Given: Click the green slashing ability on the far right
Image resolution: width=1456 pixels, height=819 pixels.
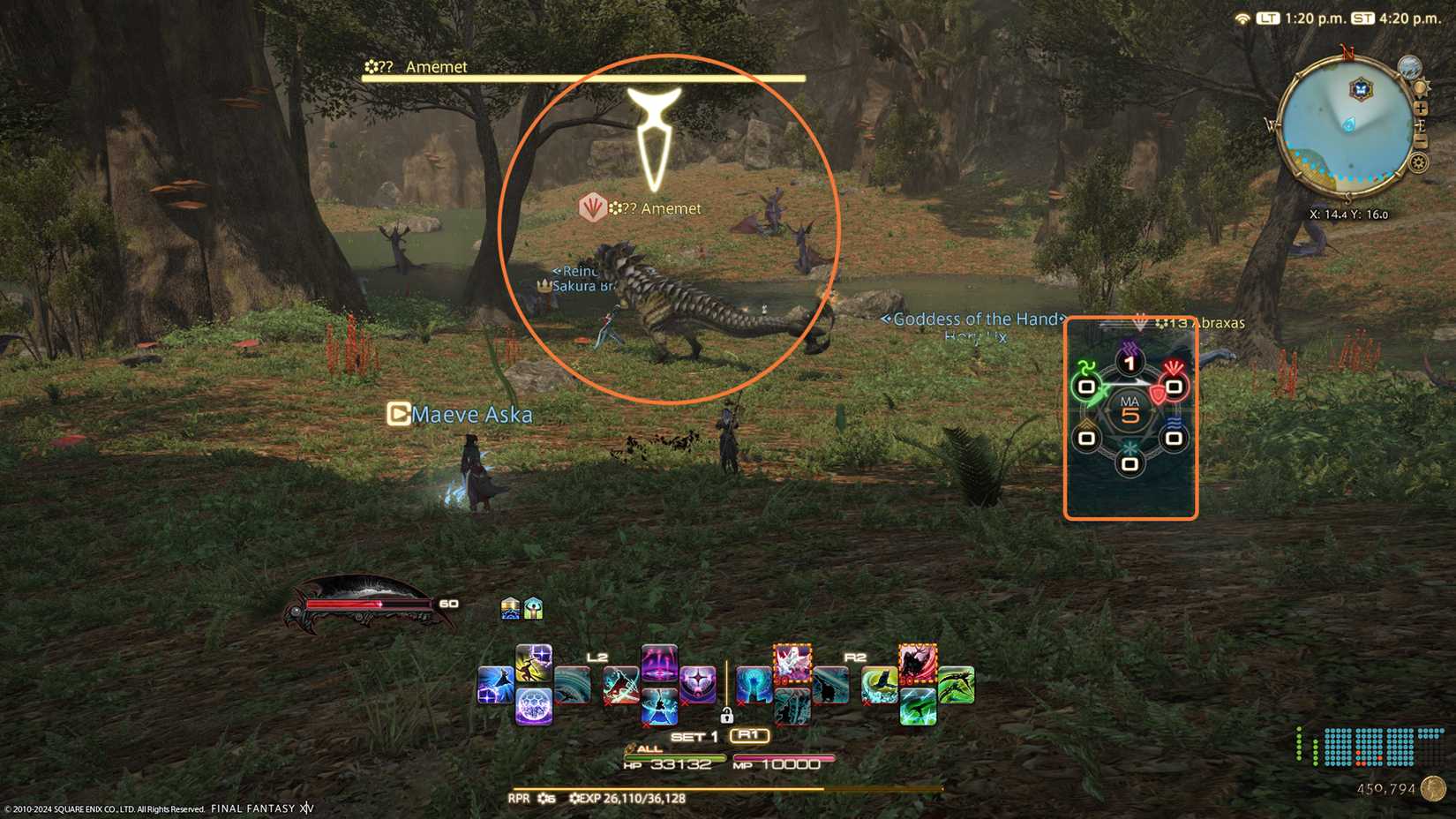Looking at the screenshot, I should [x=956, y=685].
